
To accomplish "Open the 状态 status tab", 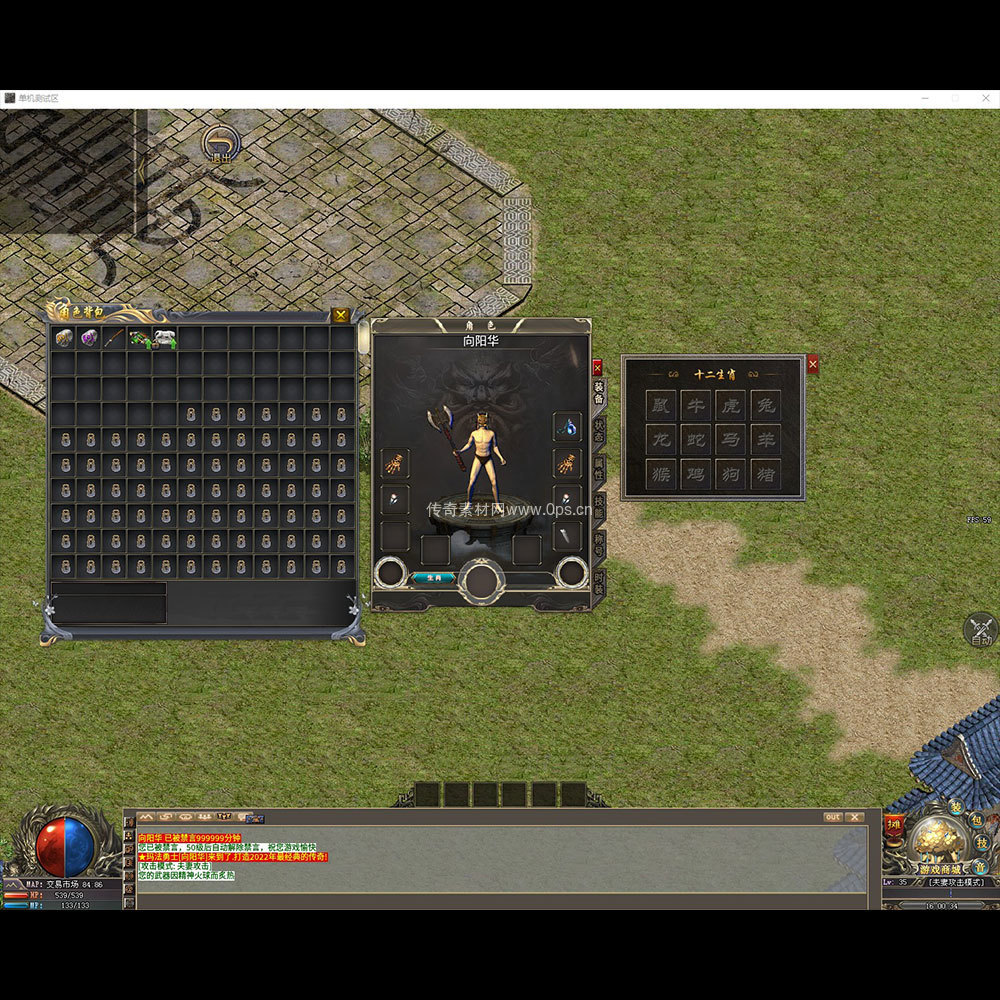I will pos(599,431).
